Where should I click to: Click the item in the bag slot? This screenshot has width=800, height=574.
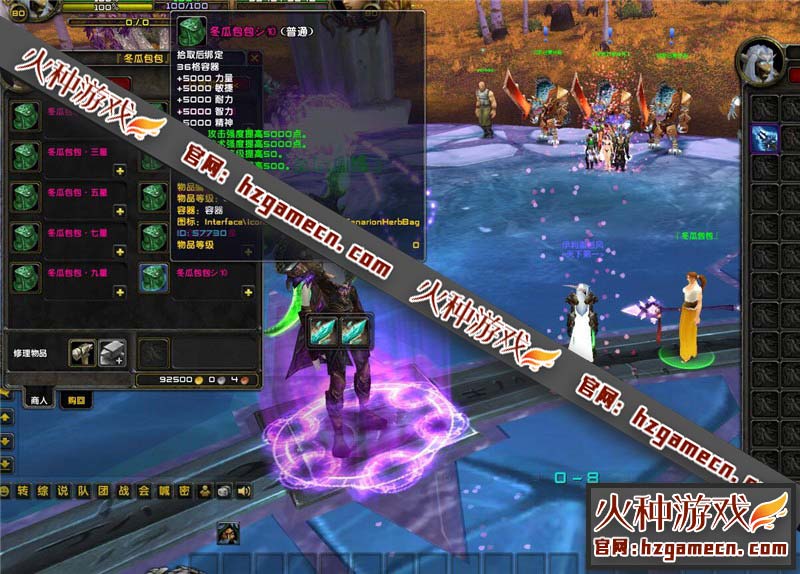point(766,138)
